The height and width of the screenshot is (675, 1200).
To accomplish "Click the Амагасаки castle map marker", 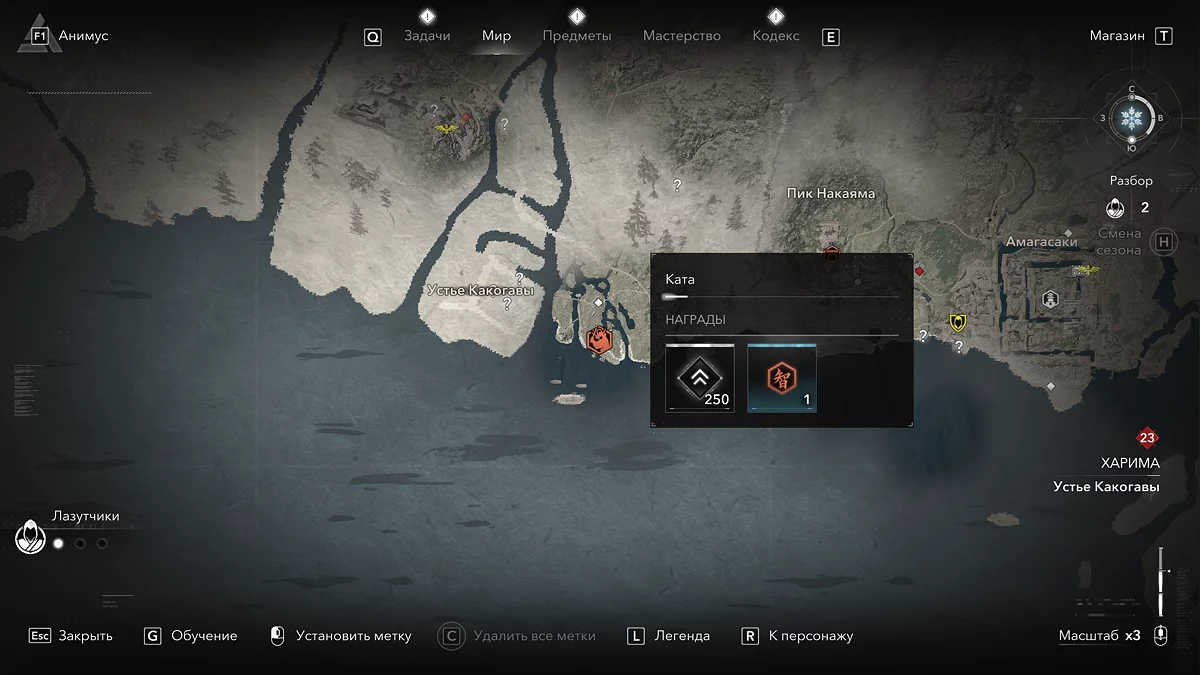I will [1050, 298].
